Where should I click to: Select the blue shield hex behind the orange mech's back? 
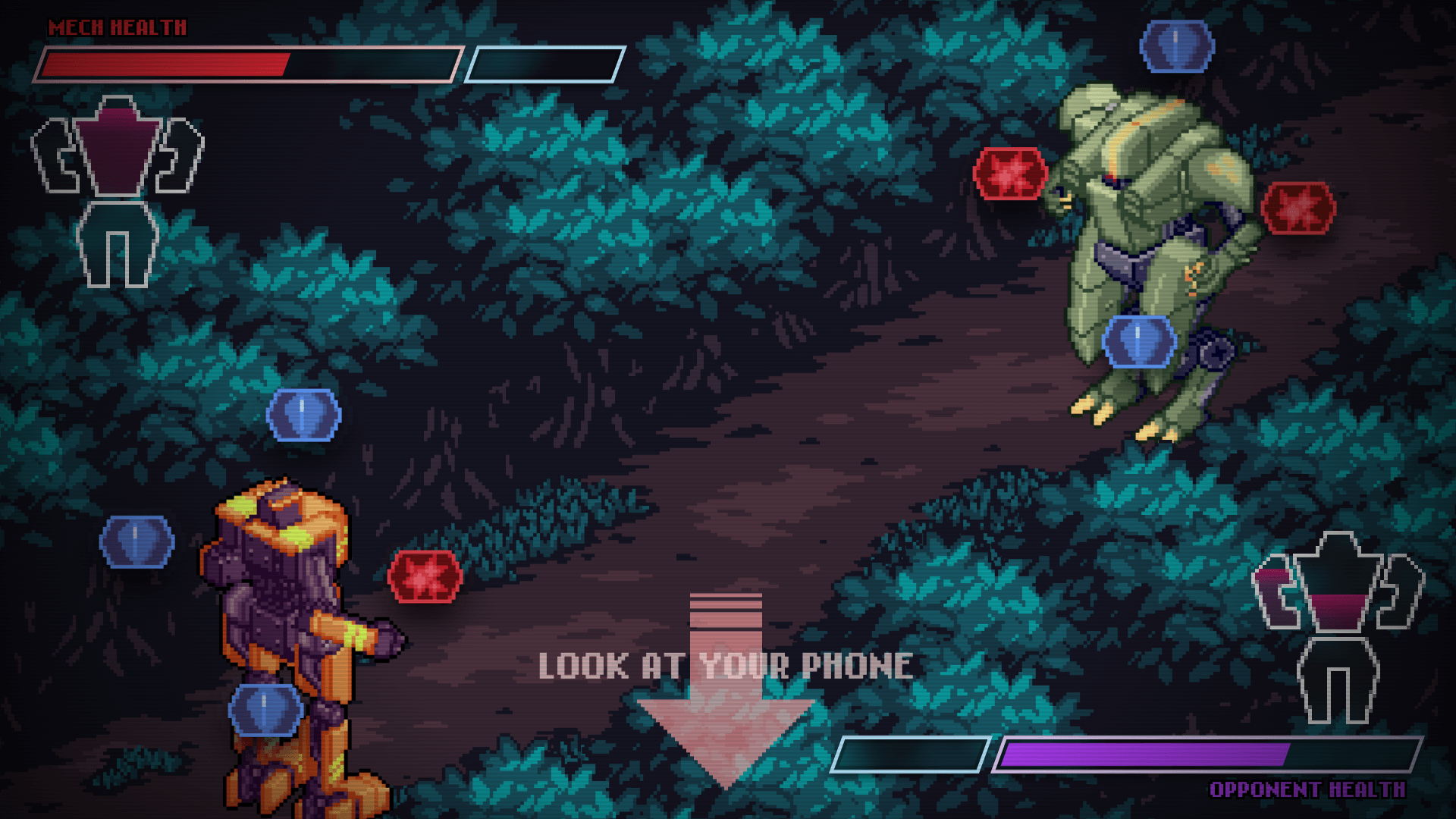(x=136, y=541)
